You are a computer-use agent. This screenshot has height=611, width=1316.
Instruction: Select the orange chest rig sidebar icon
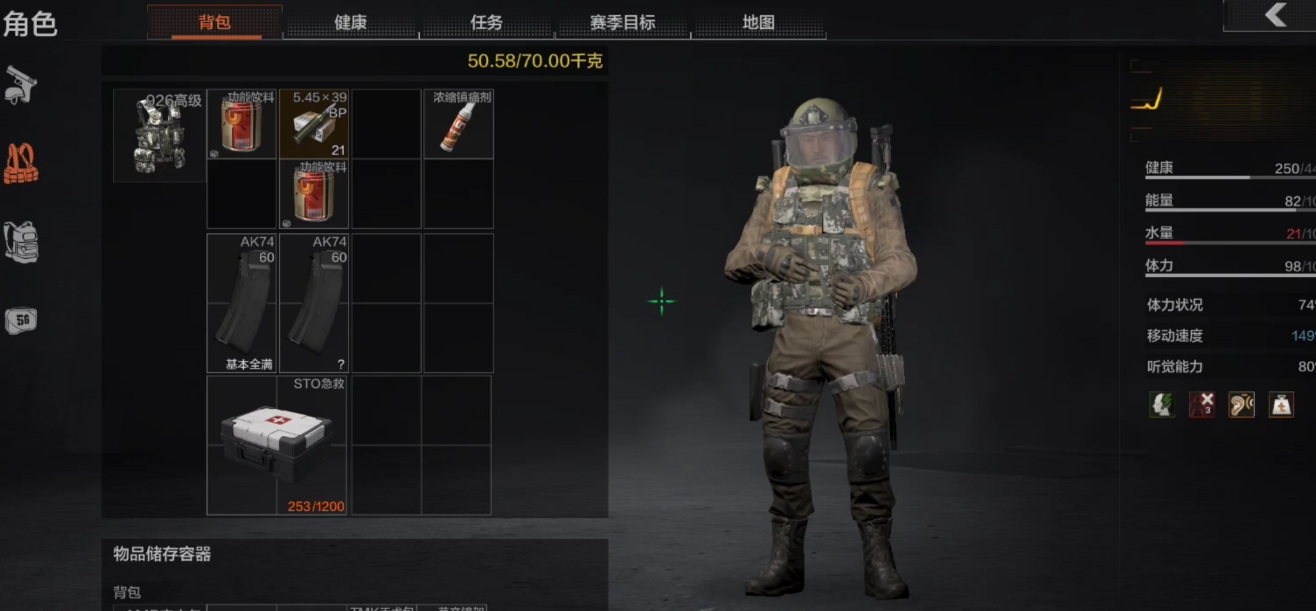coord(20,164)
